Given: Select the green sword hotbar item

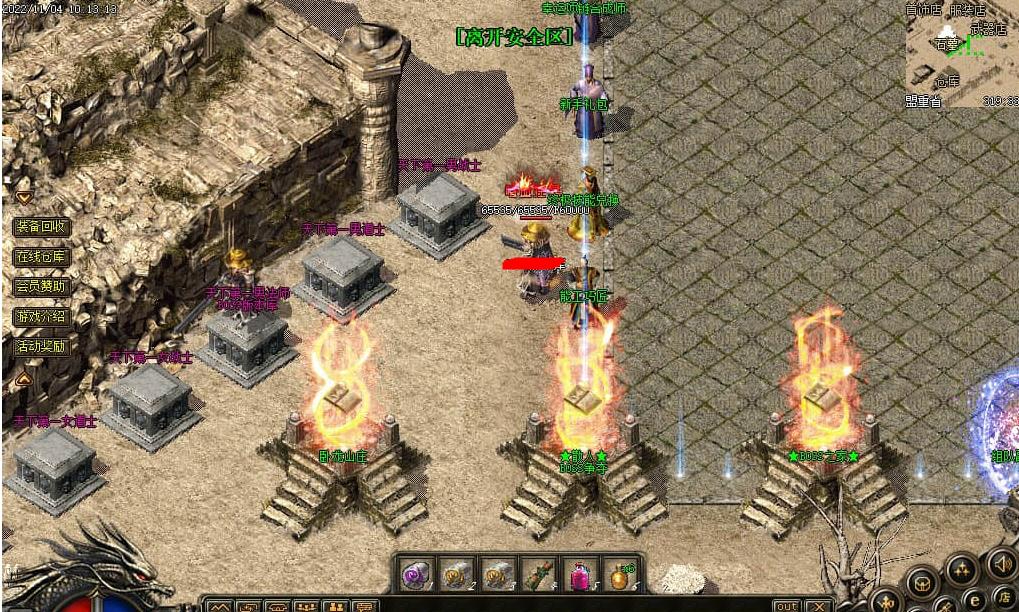Looking at the screenshot, I should (538, 576).
